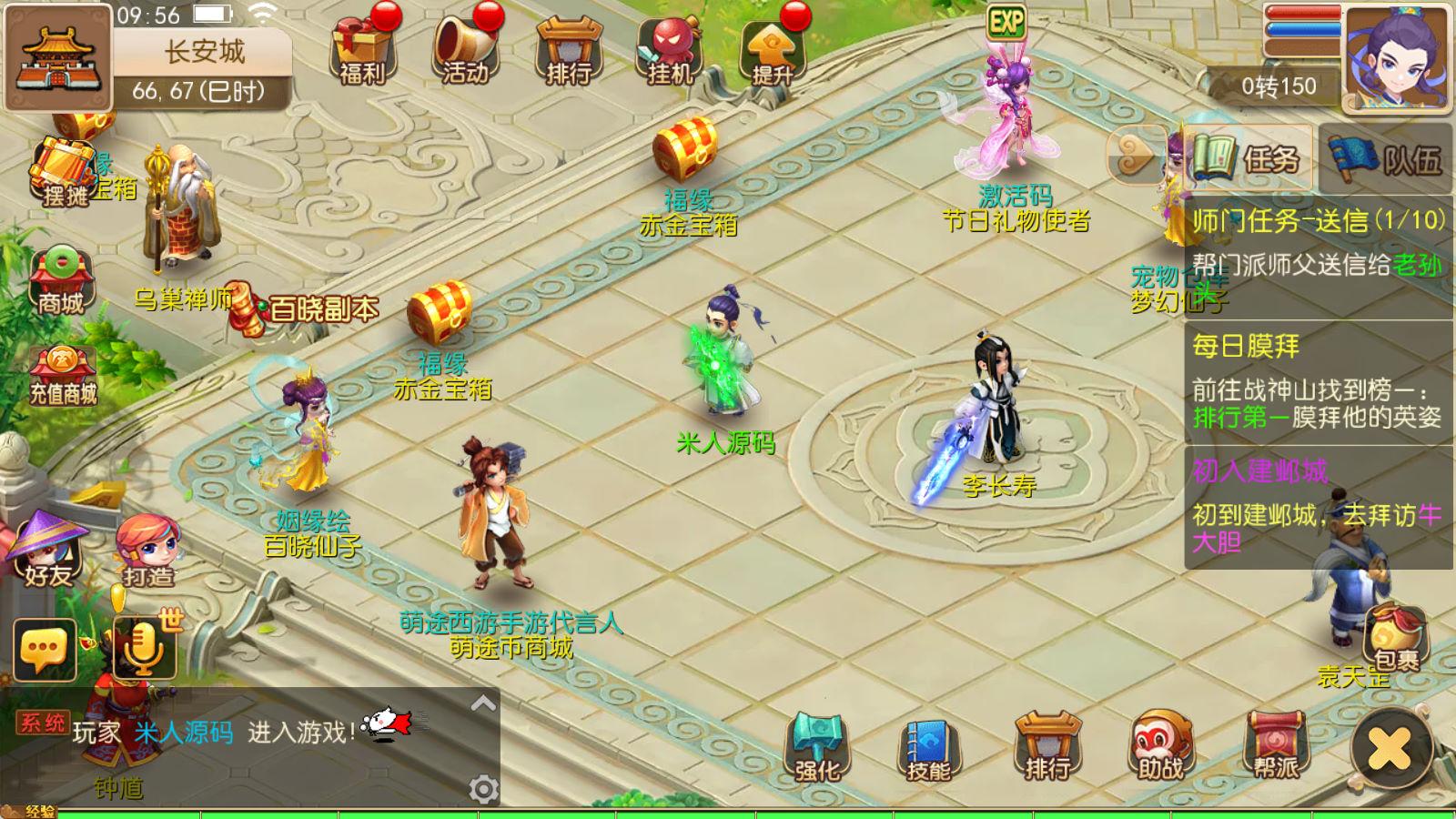1456x819 pixels.
Task: Open the 强化 enhancement menu
Action: (x=816, y=748)
